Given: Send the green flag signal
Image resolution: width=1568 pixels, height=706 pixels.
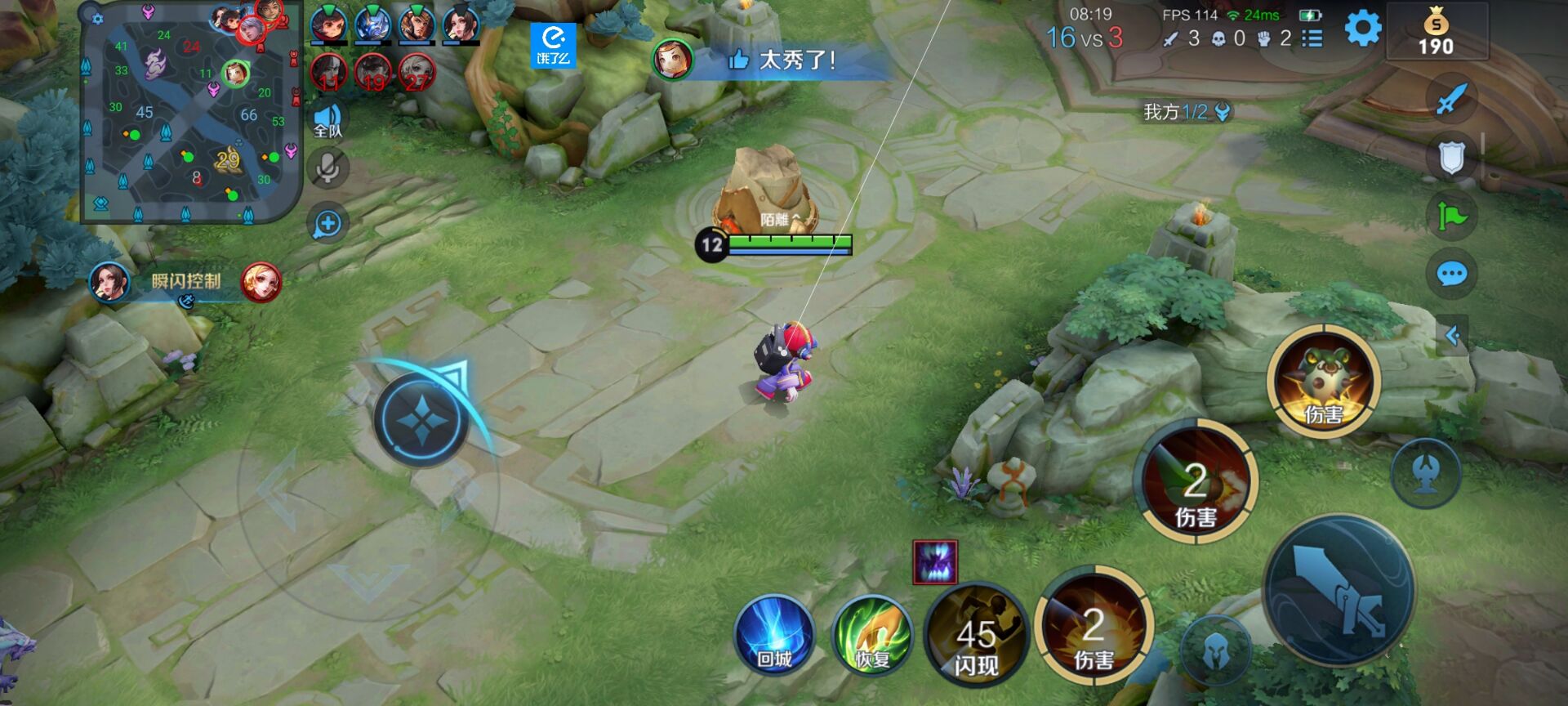Looking at the screenshot, I should [x=1451, y=217].
